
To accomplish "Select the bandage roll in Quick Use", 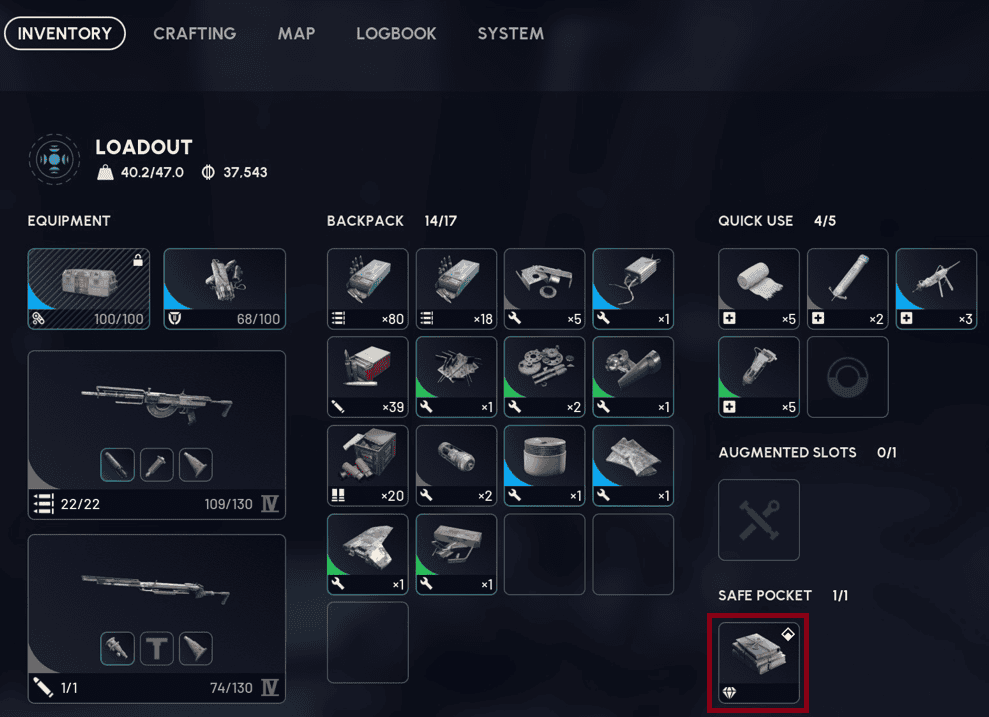I will [759, 289].
